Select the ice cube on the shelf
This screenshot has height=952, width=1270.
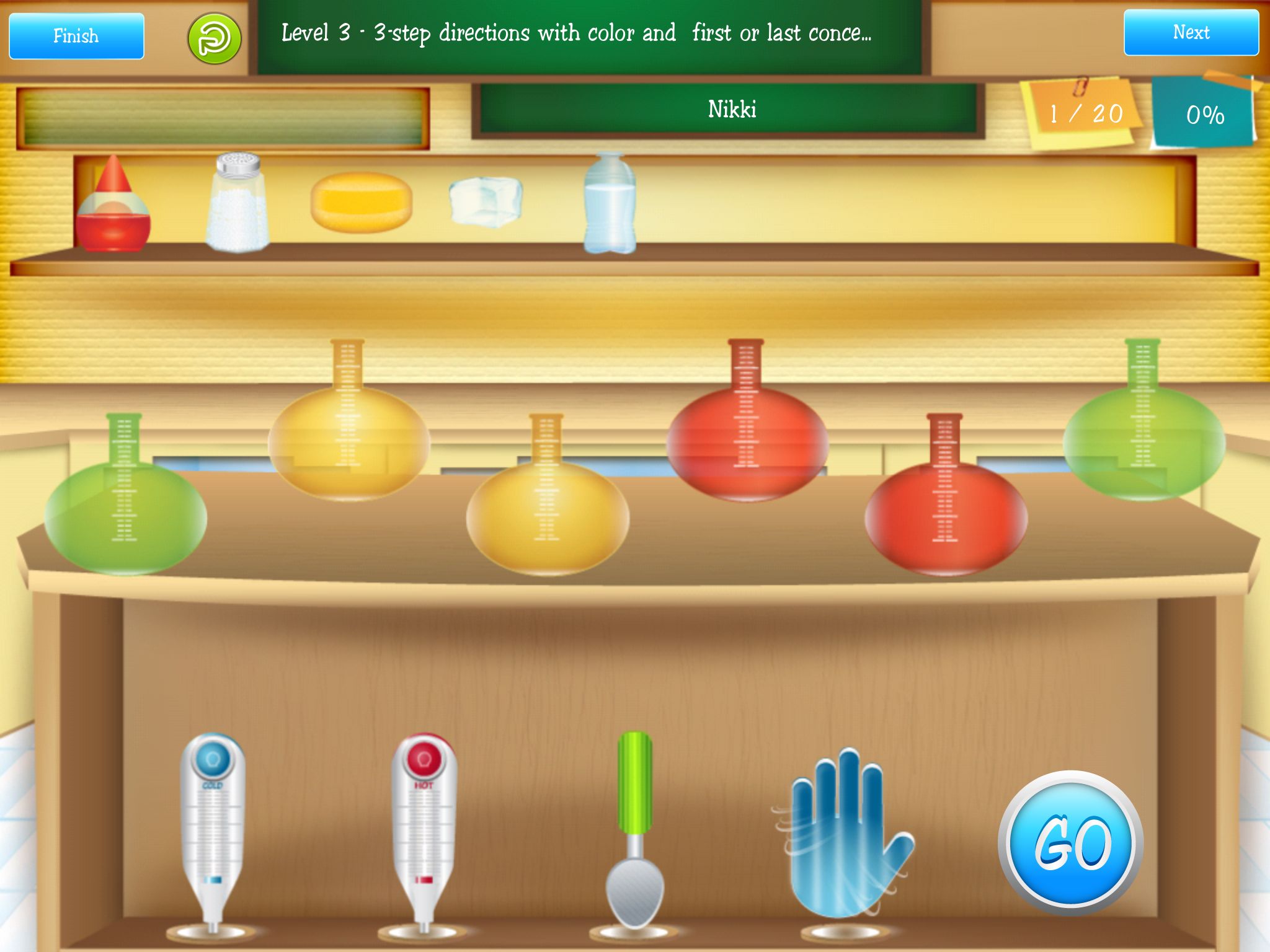pyautogui.click(x=486, y=201)
